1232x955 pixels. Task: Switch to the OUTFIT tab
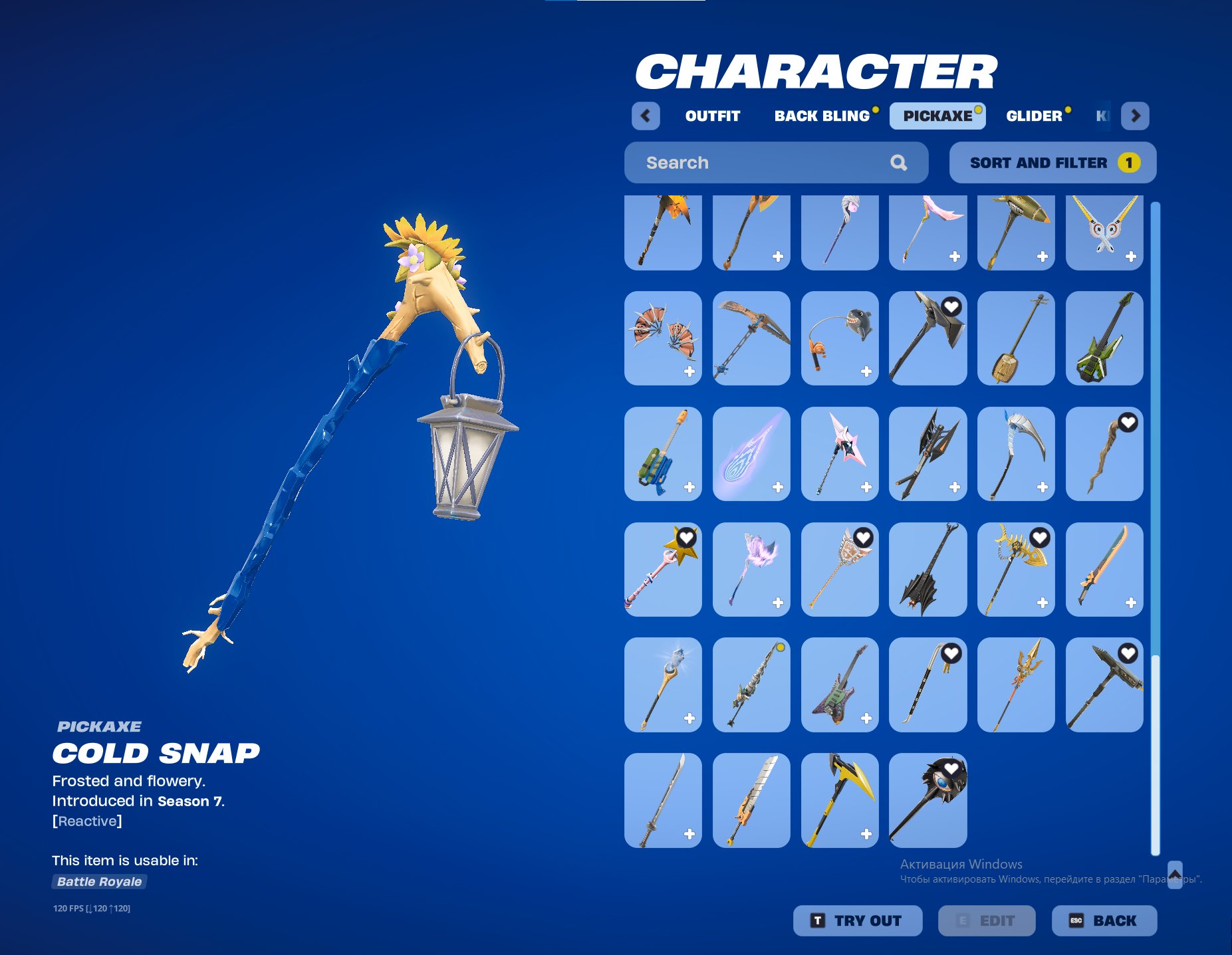coord(712,116)
